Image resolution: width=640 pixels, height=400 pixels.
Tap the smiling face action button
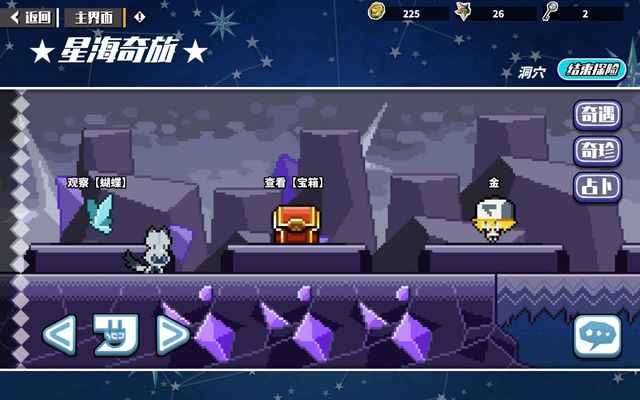(115, 335)
